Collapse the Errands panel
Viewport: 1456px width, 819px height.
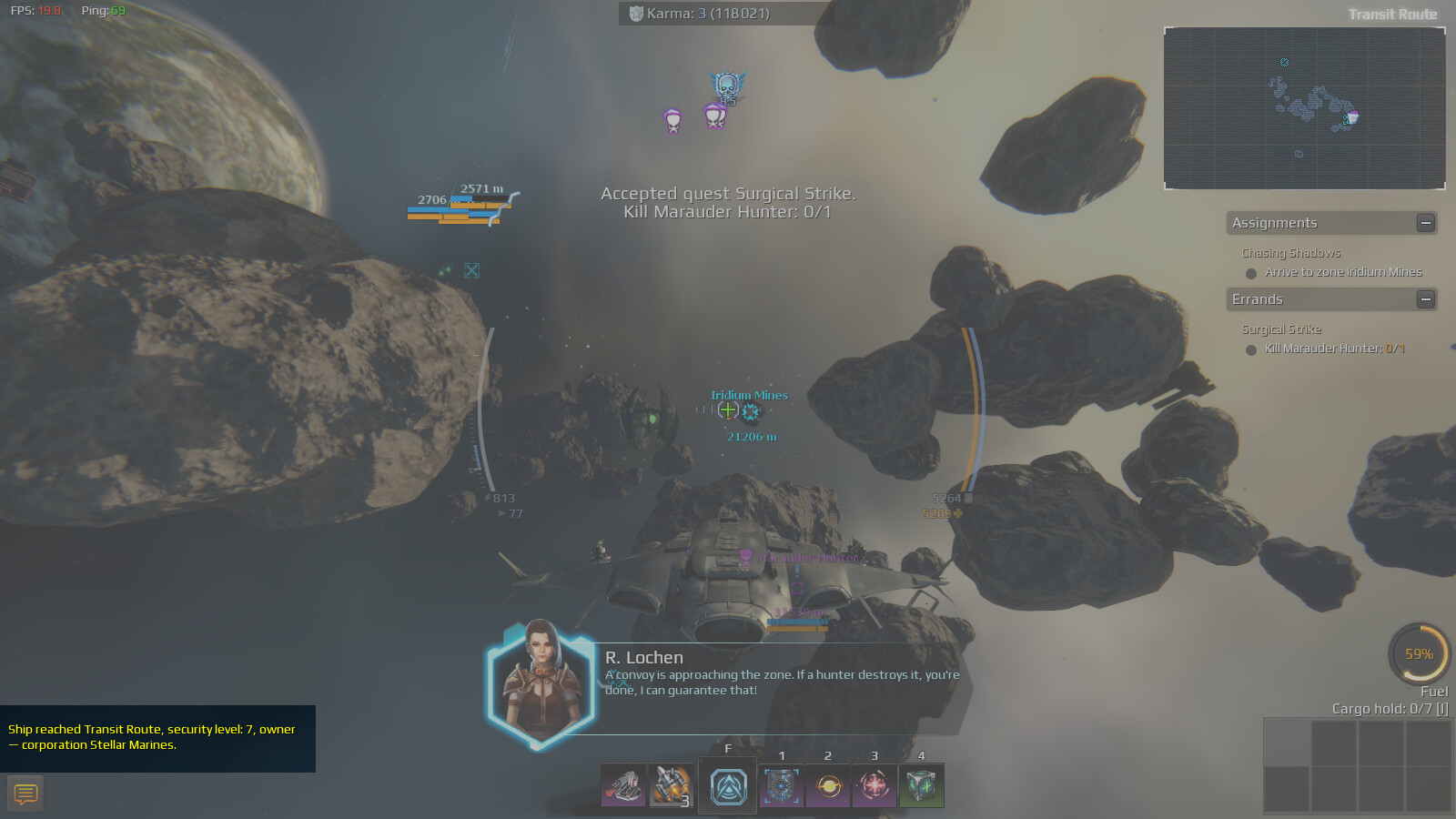click(x=1426, y=299)
